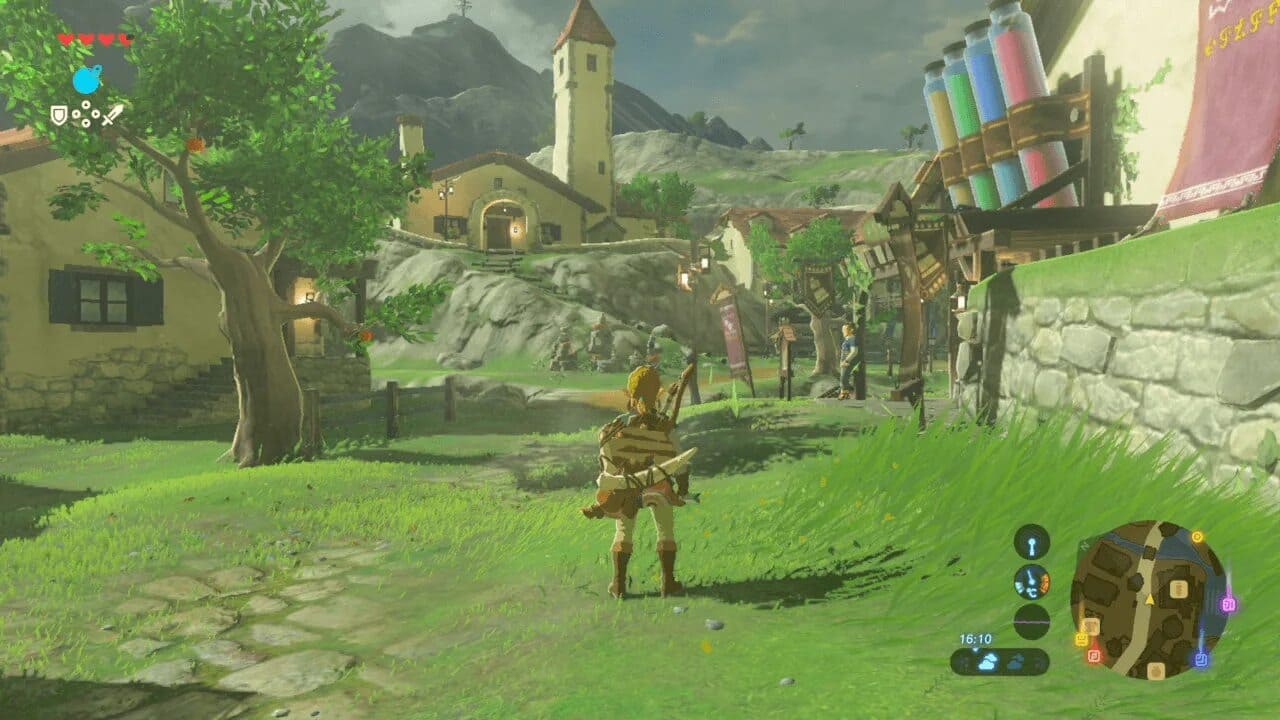Open the orange circular marker atop the minimap
This screenshot has height=720, width=1280.
click(1197, 536)
